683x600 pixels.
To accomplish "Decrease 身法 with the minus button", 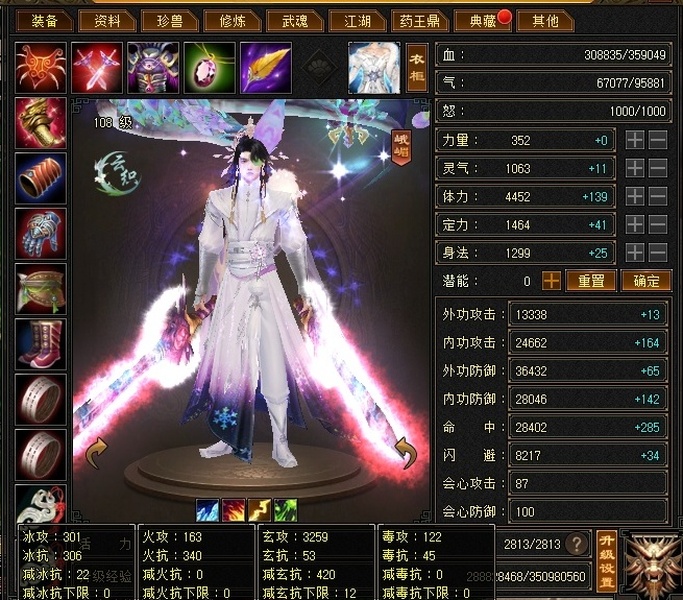I will (658, 253).
